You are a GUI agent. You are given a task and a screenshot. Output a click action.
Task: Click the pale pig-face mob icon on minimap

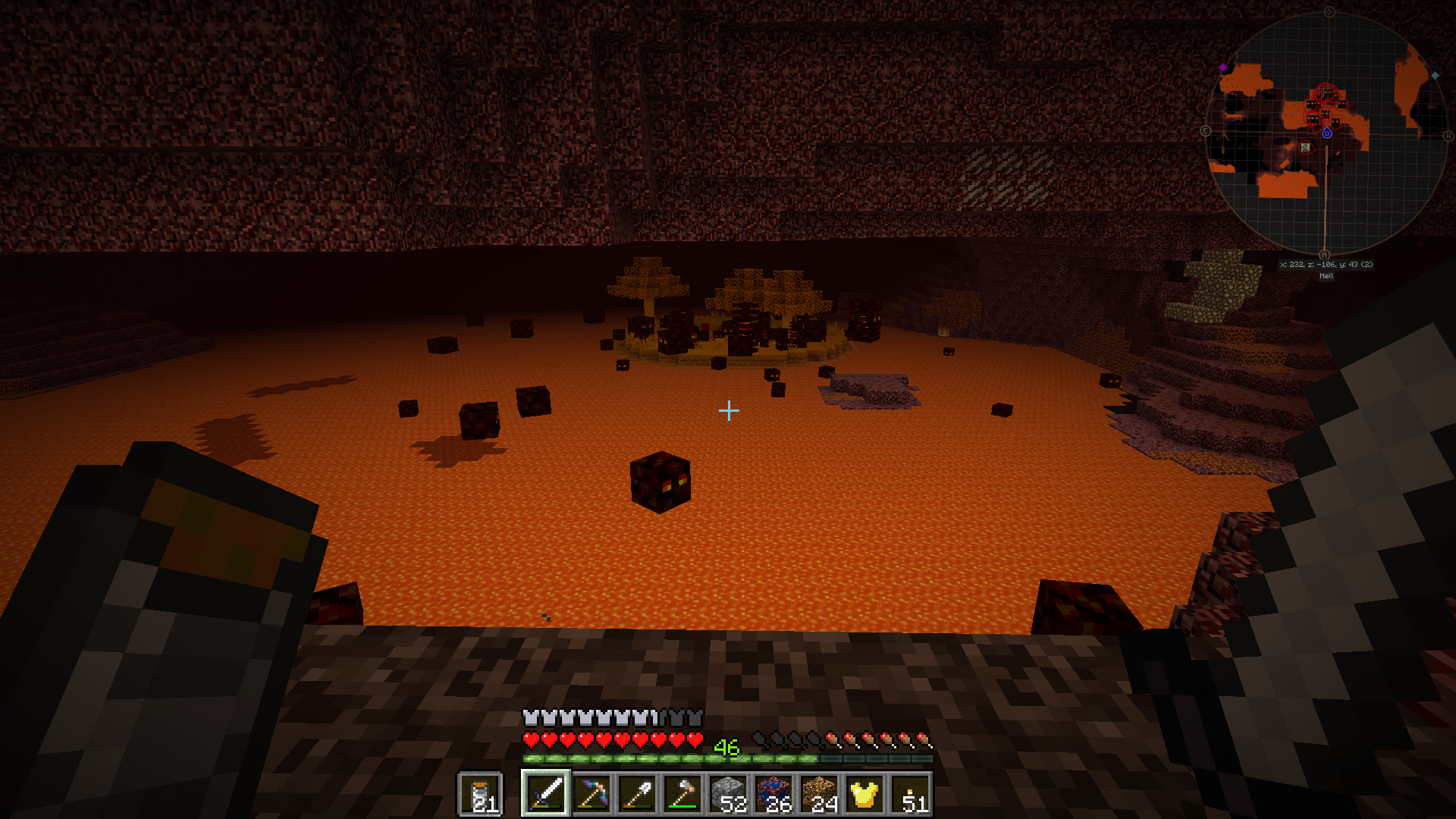click(1305, 147)
